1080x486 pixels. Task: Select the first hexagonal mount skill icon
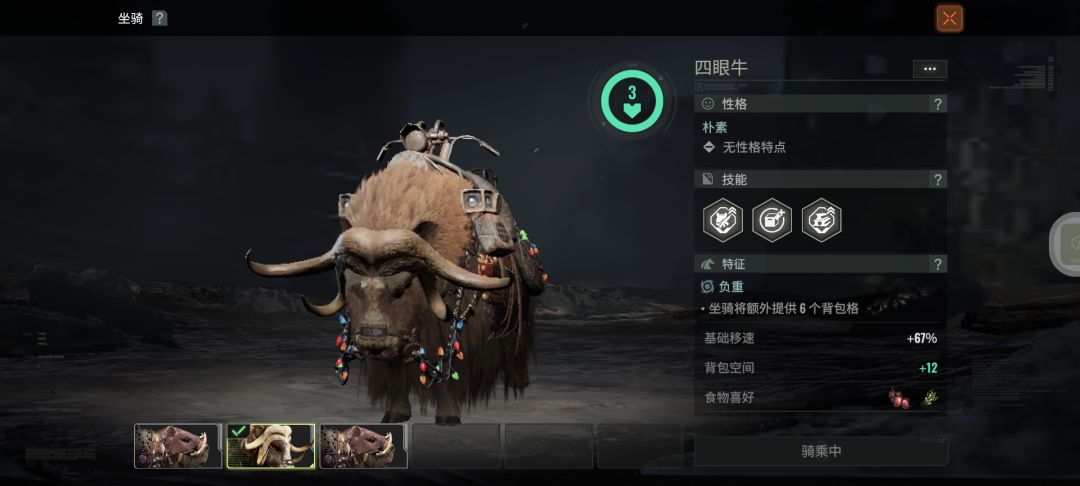[x=722, y=220]
